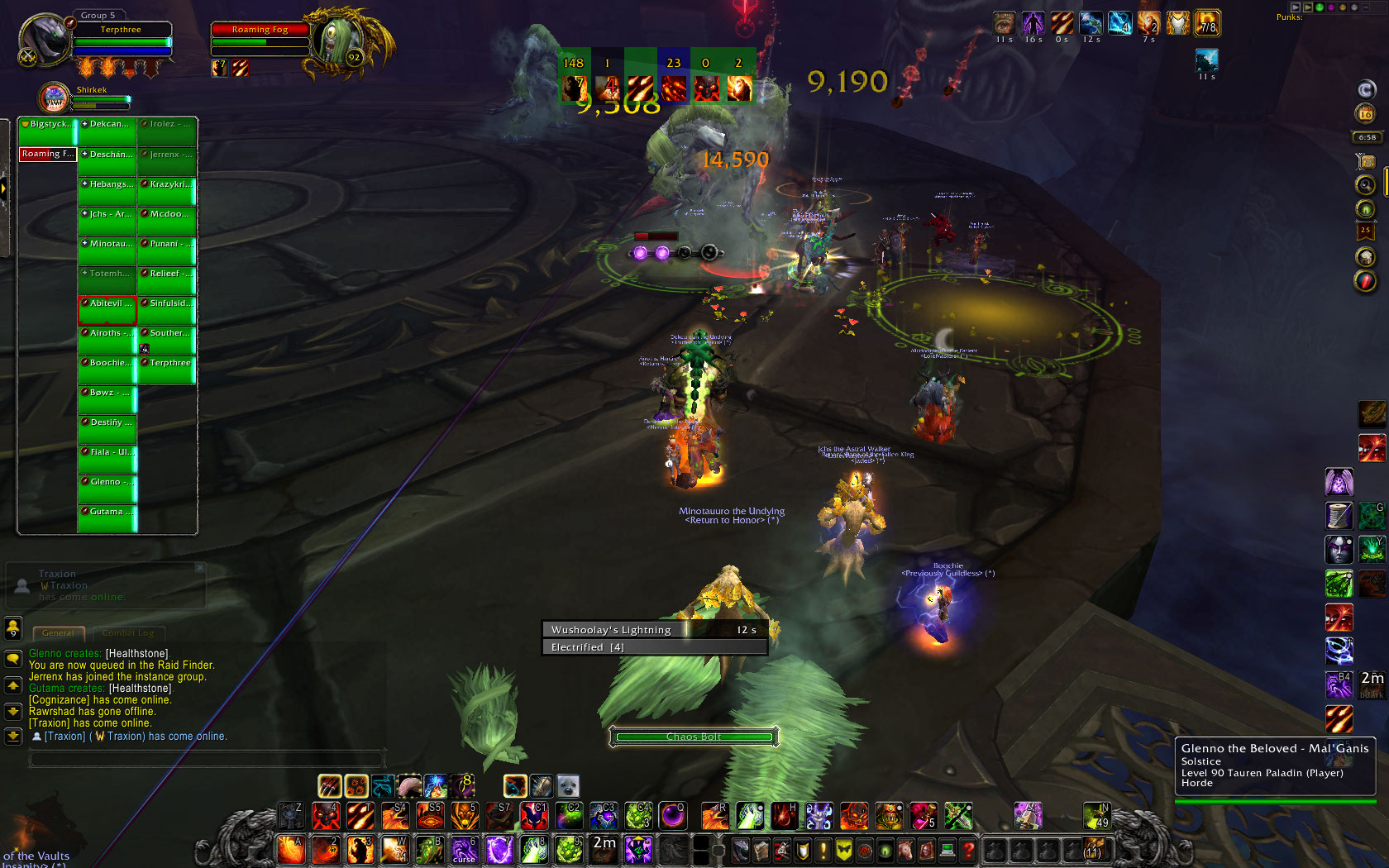This screenshot has width=1389, height=868.
Task: Click the Terpthree player portrait
Action: click(45, 40)
